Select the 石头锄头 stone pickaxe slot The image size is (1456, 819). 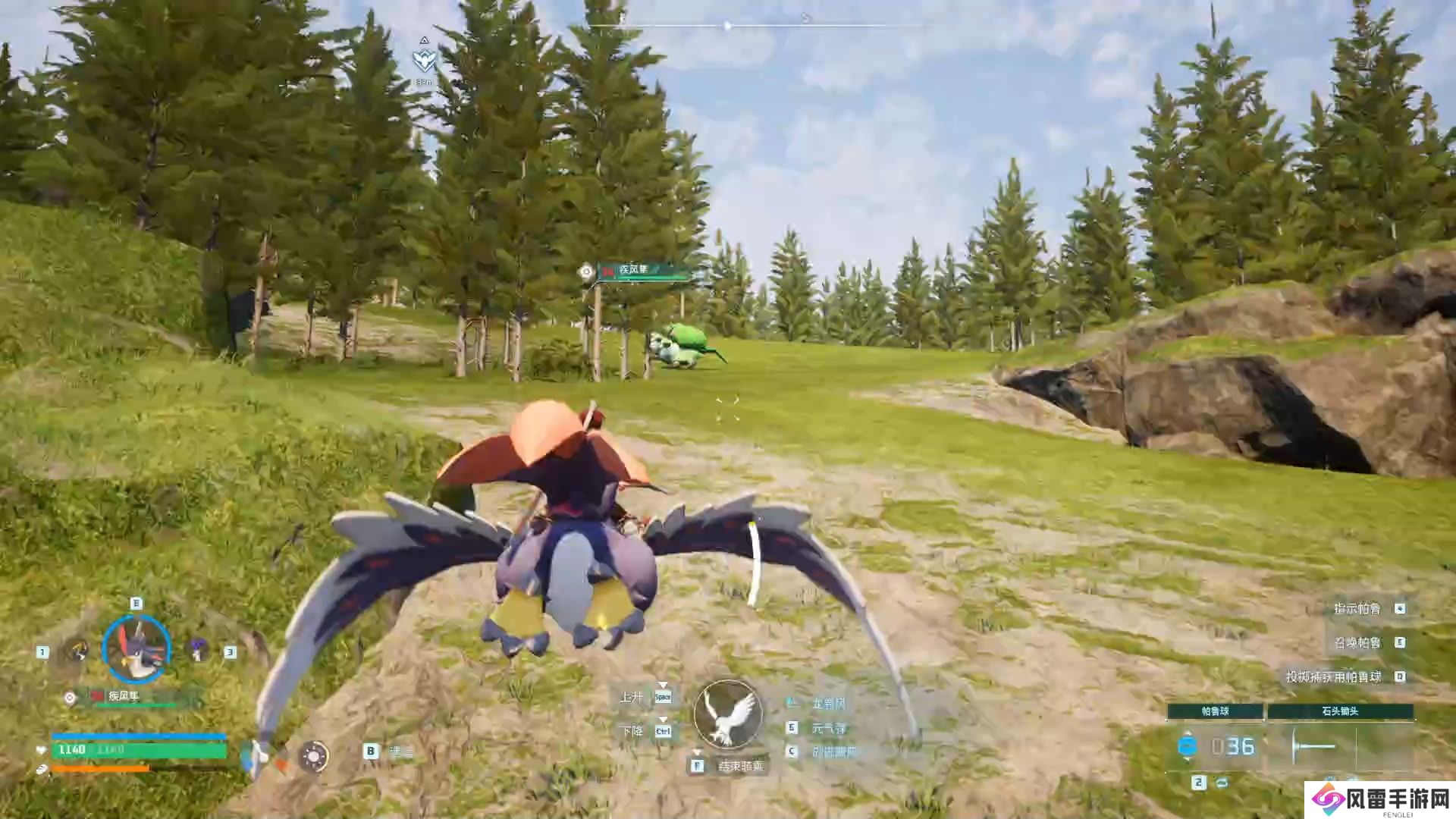point(1340,711)
